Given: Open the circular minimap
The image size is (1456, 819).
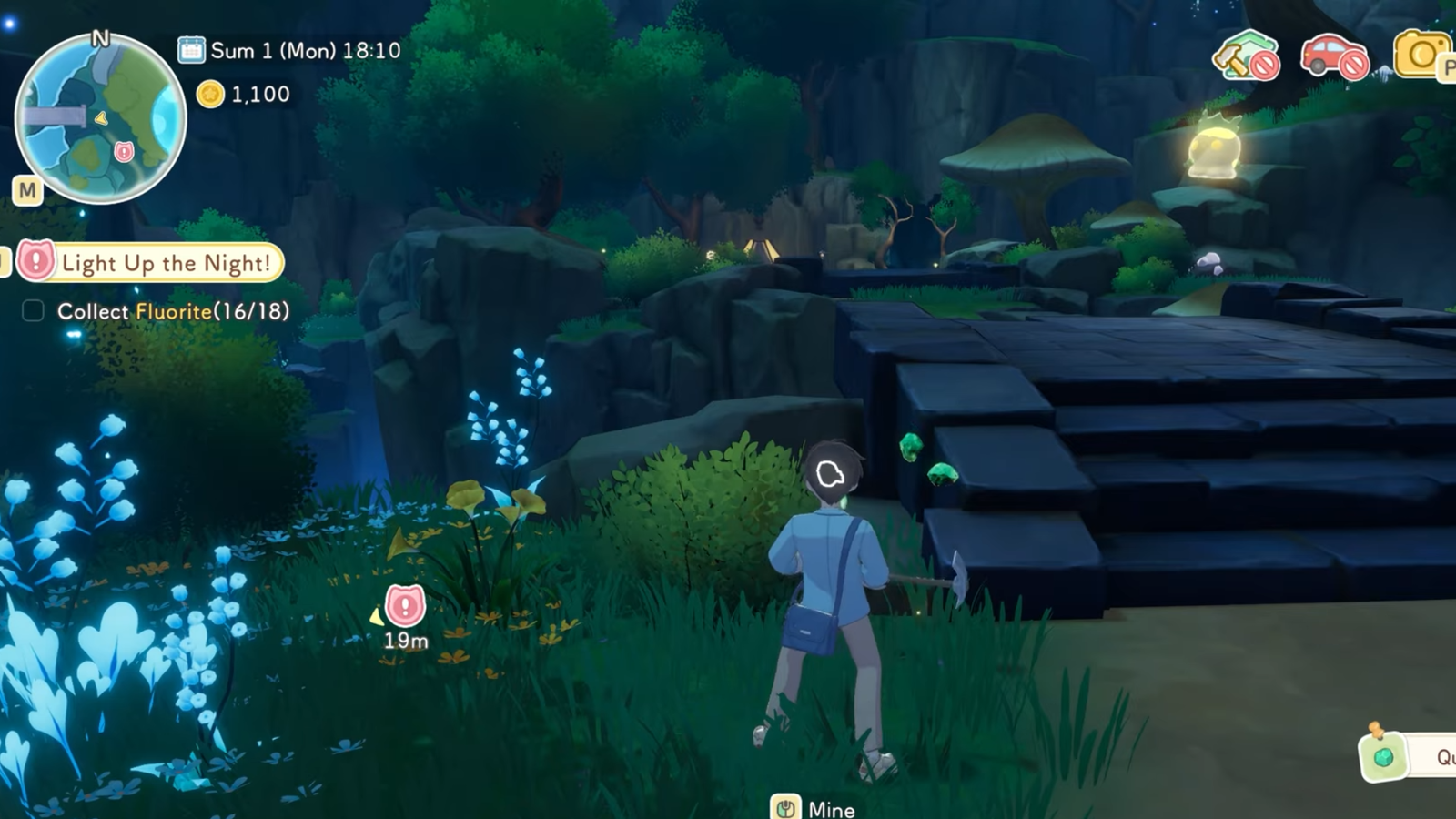Looking at the screenshot, I should point(100,118).
